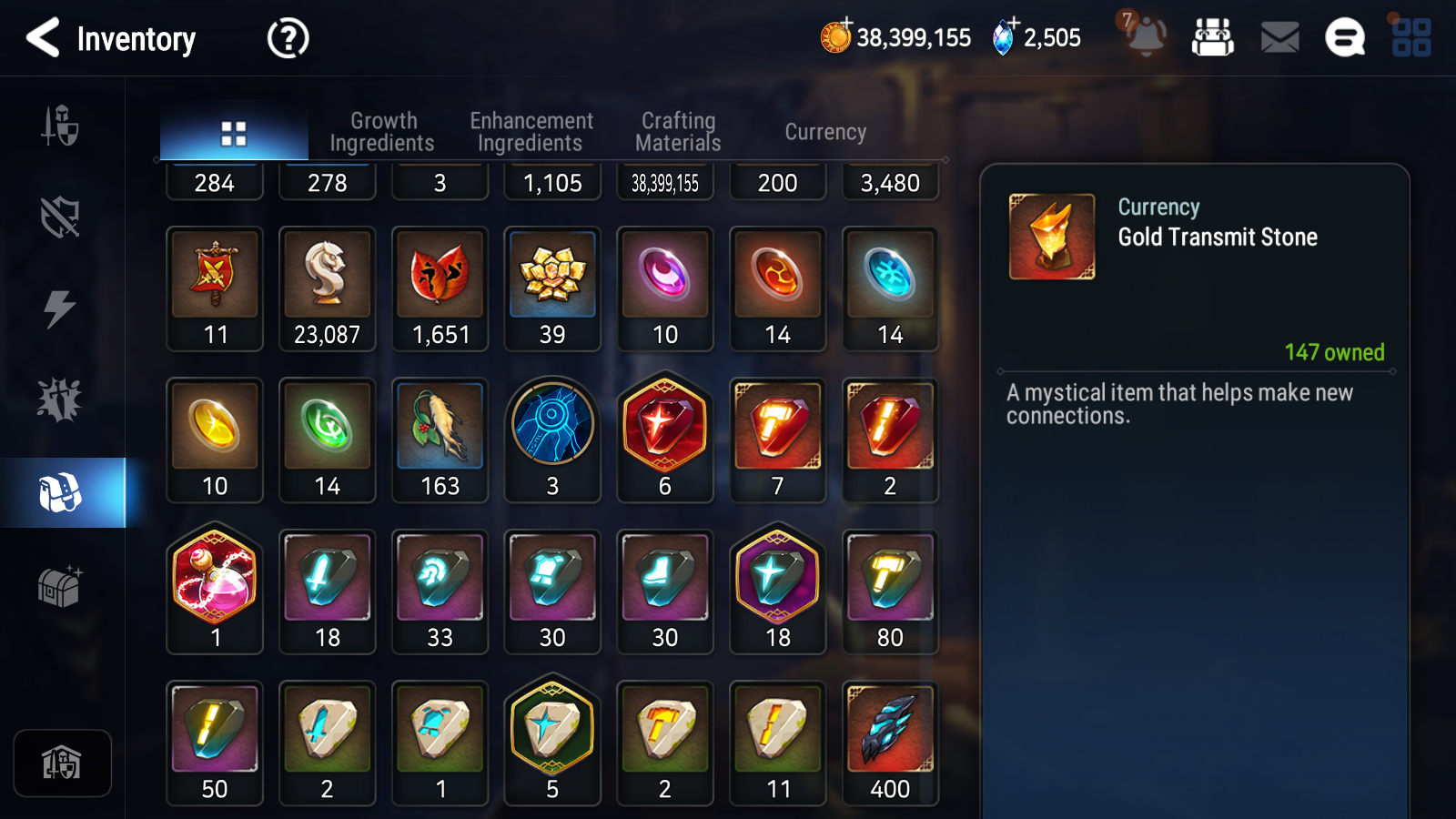This screenshot has height=819, width=1456.
Task: Show the Crafting Materials tab
Action: 678,132
